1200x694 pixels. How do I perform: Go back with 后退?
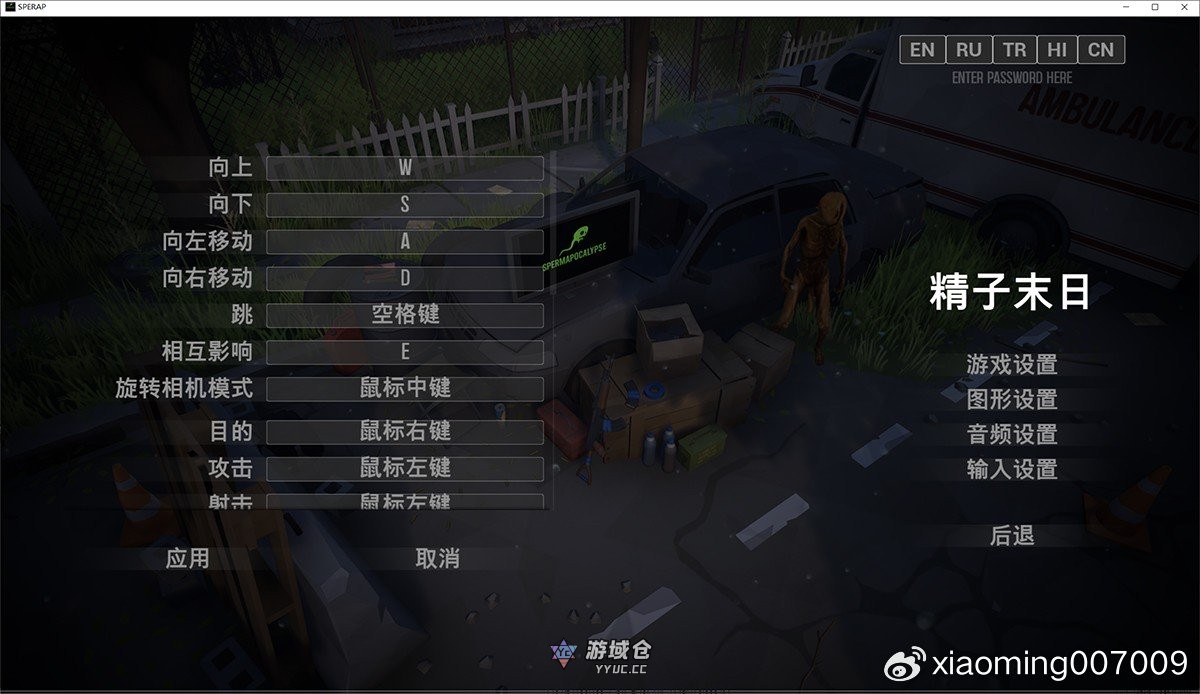click(x=1012, y=536)
